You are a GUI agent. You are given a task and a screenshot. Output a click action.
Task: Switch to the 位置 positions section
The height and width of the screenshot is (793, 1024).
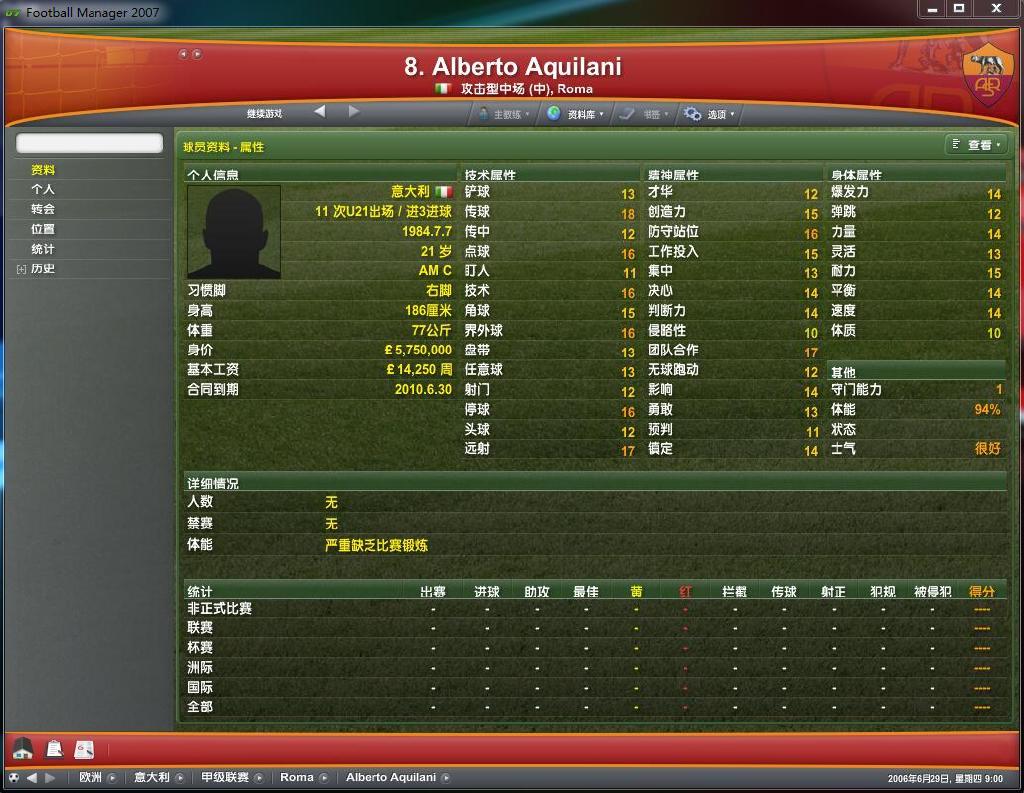tap(43, 229)
